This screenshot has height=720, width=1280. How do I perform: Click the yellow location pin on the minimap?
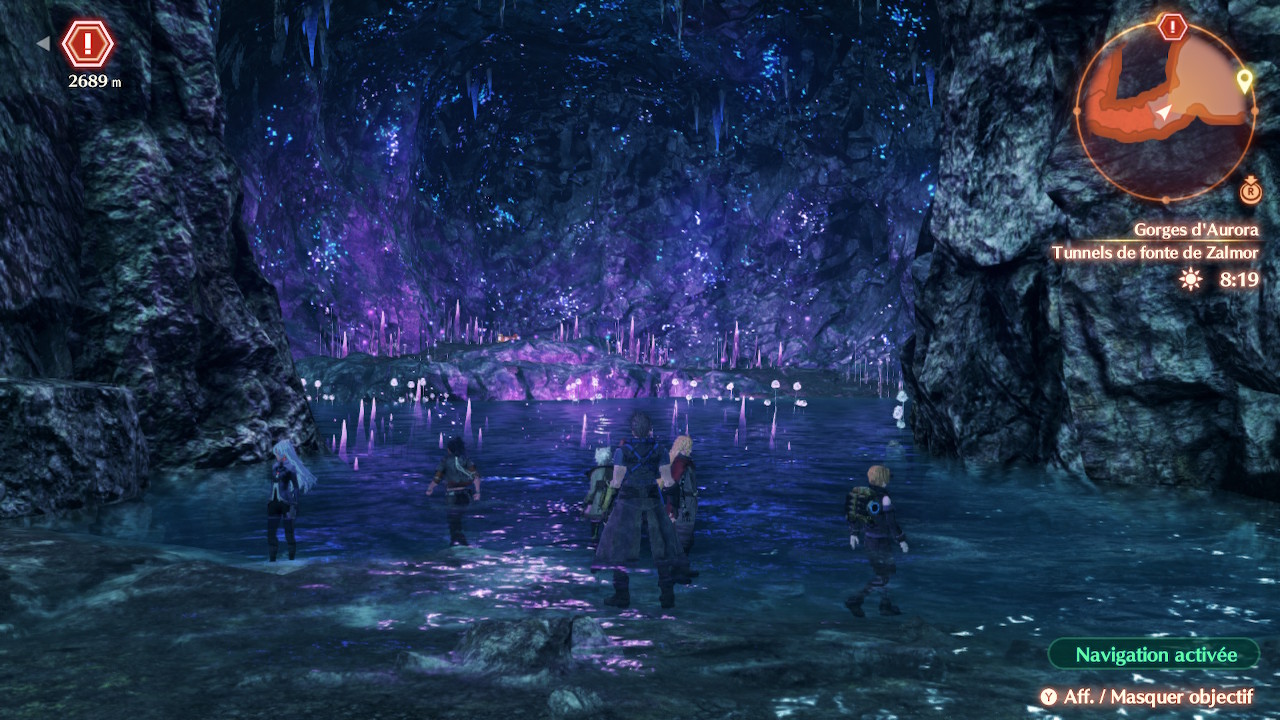pyautogui.click(x=1244, y=81)
